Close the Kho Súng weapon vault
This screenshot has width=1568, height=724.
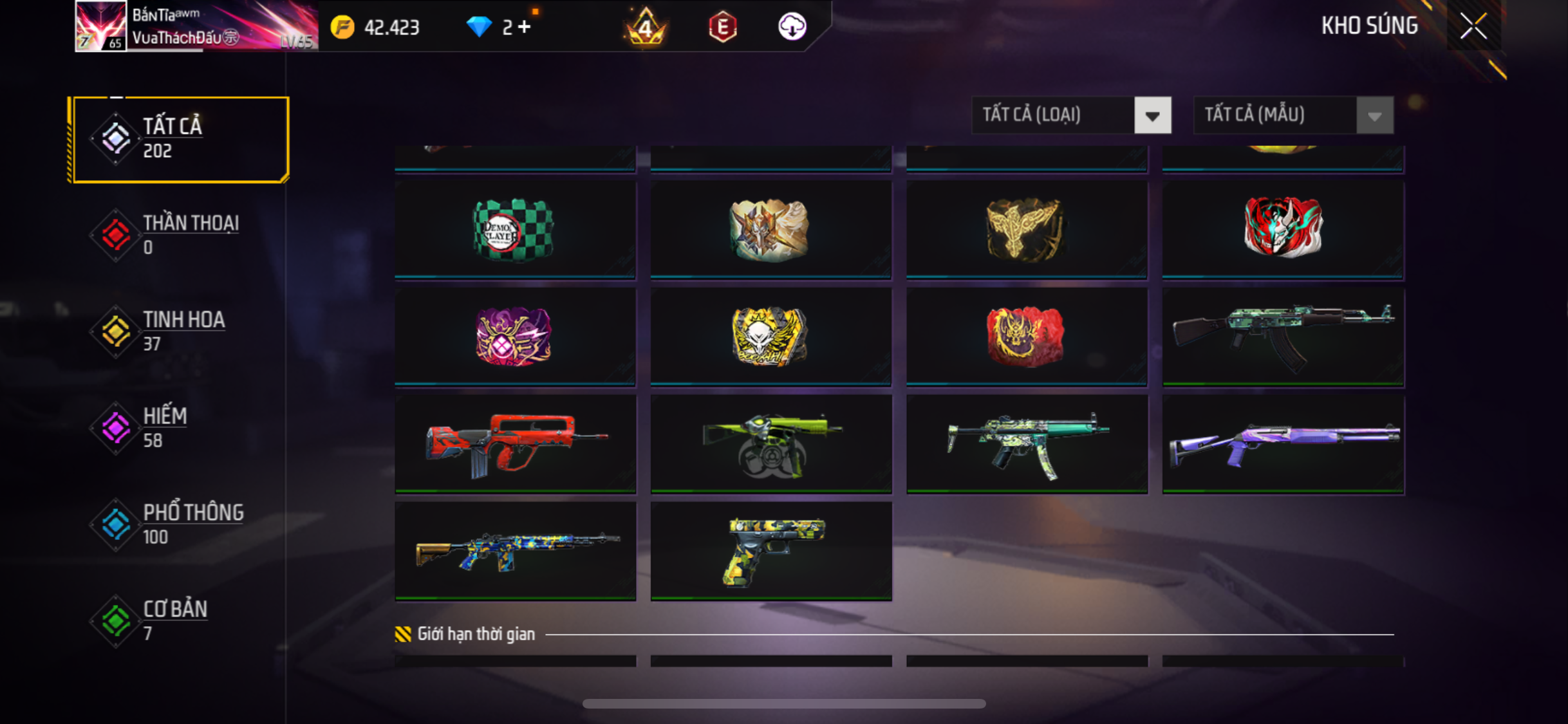pos(1473,26)
